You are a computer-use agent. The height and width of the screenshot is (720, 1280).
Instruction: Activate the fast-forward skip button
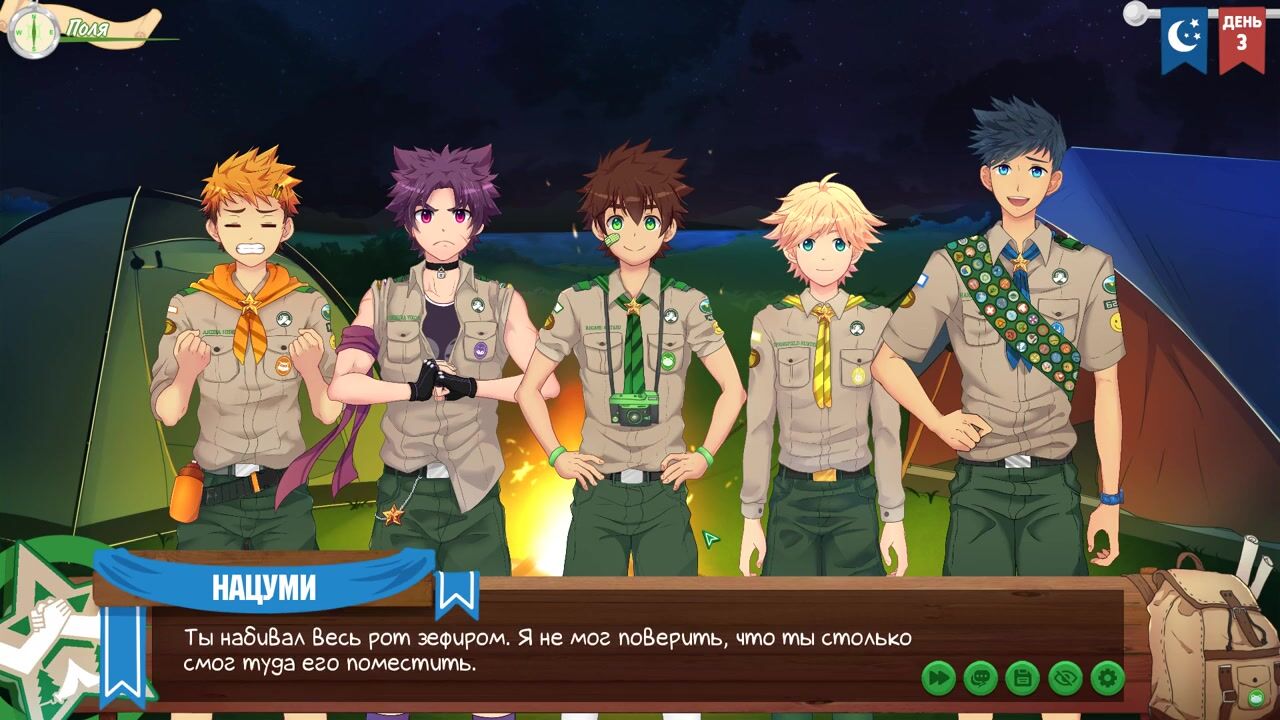(x=938, y=678)
